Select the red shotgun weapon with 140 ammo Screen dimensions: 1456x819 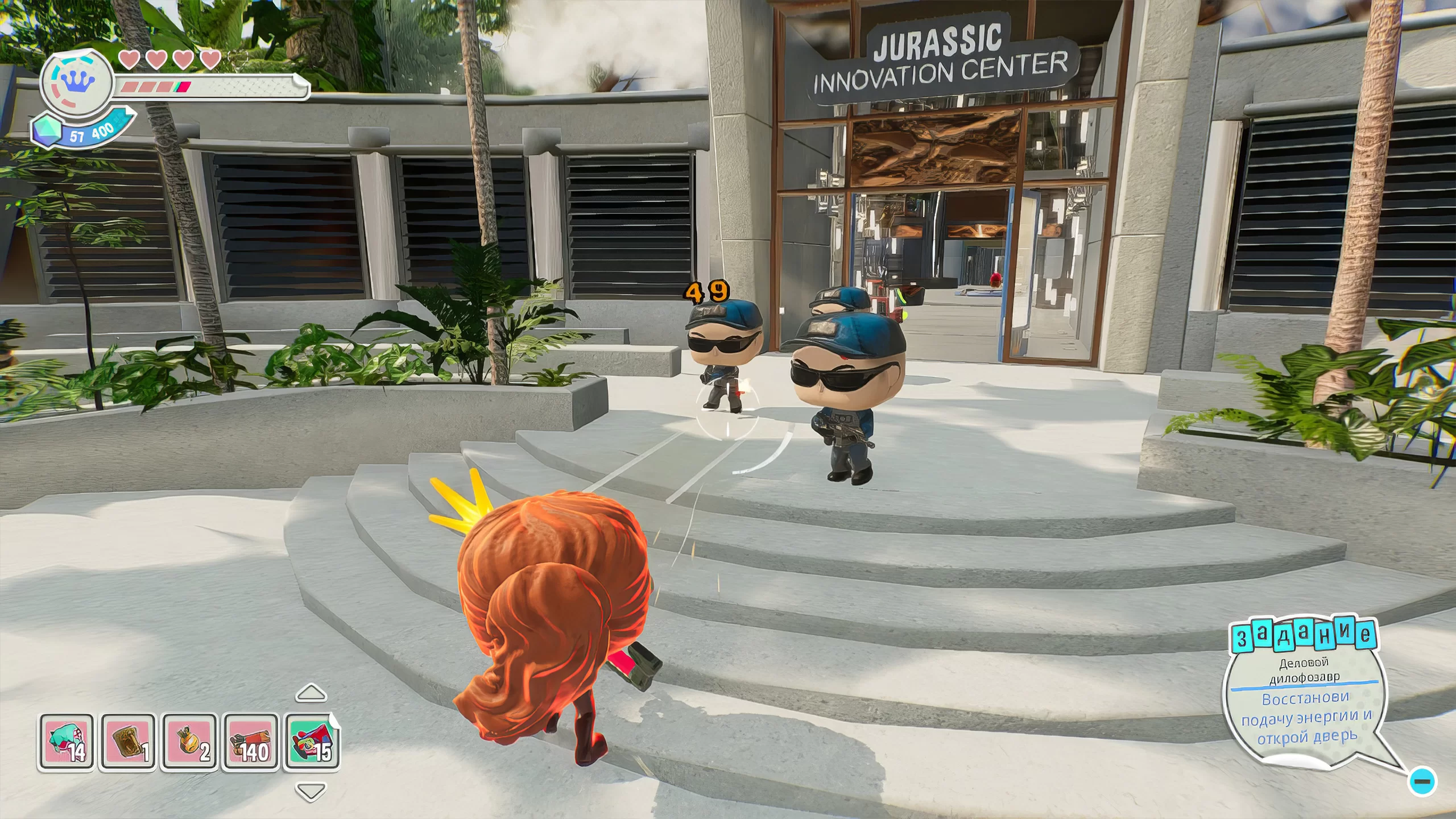[x=250, y=742]
